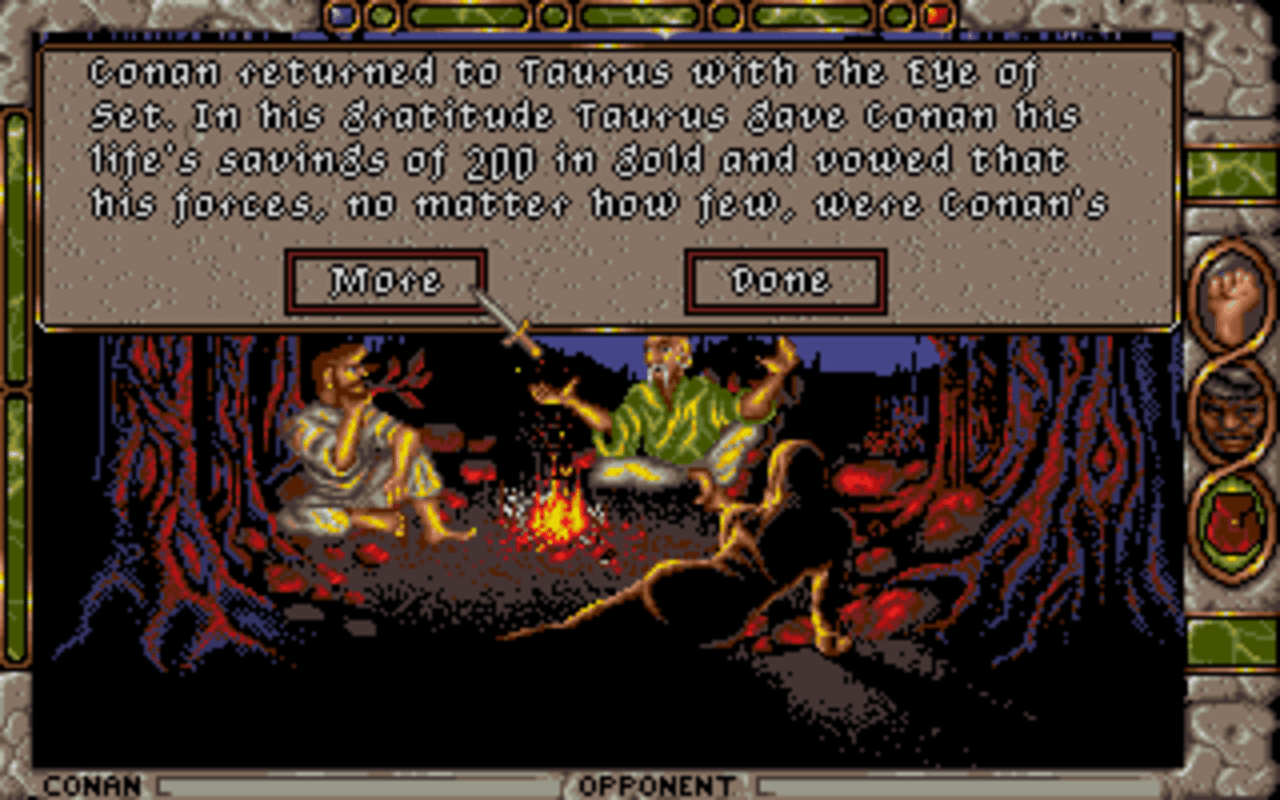
Task: Click the blue square gem on top bar
Action: coord(343,13)
